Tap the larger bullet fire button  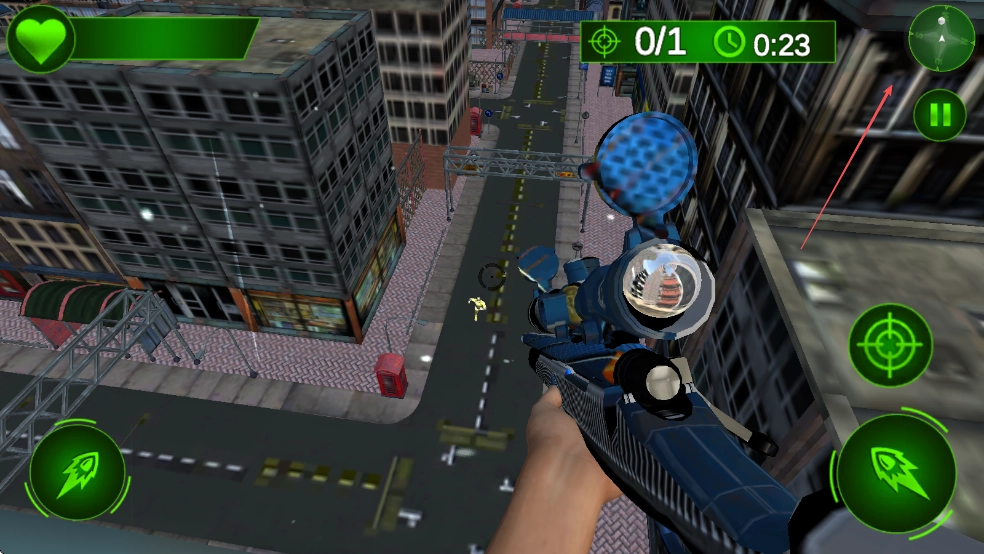[x=895, y=472]
